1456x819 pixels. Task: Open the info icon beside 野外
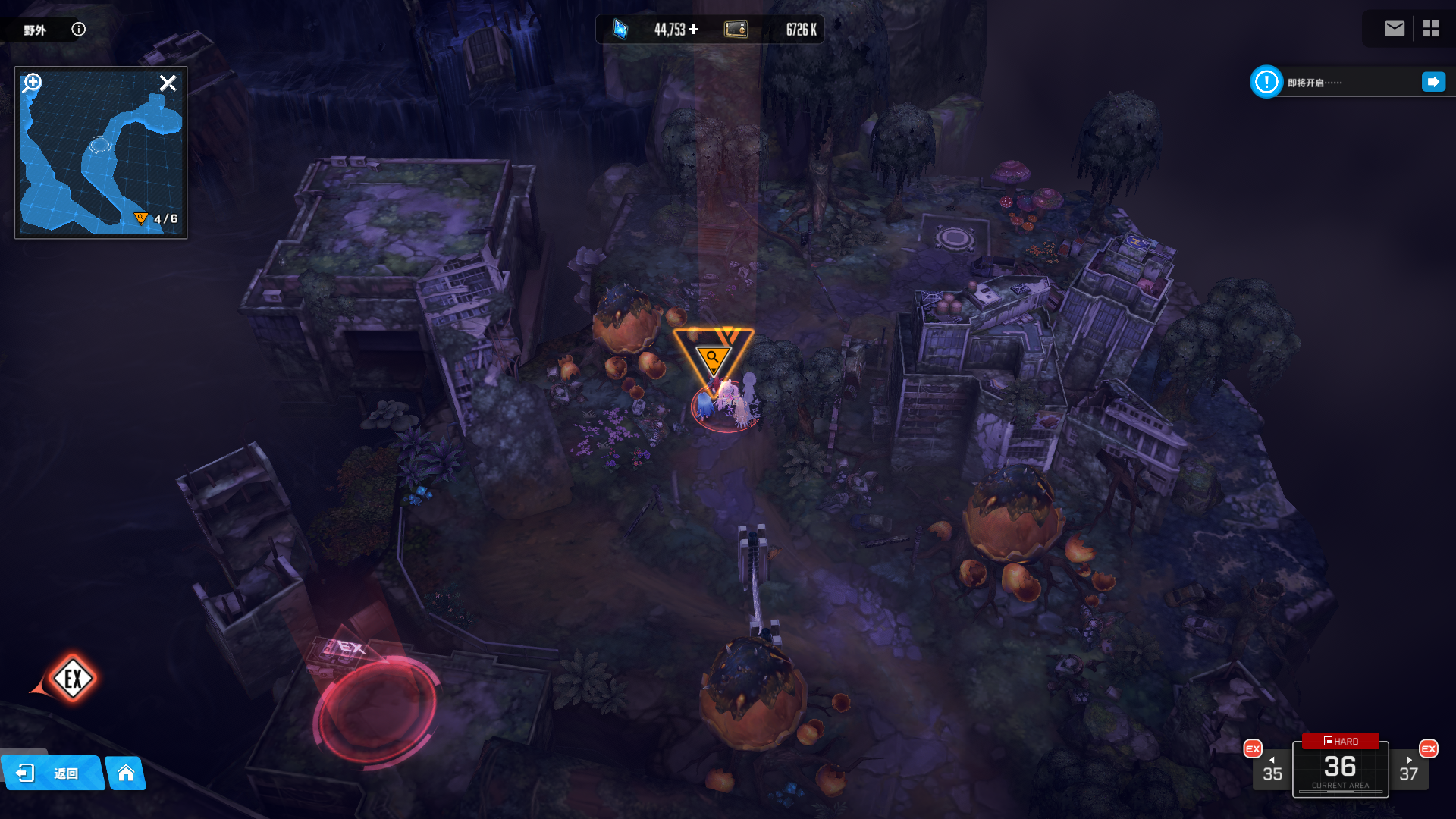(x=79, y=30)
